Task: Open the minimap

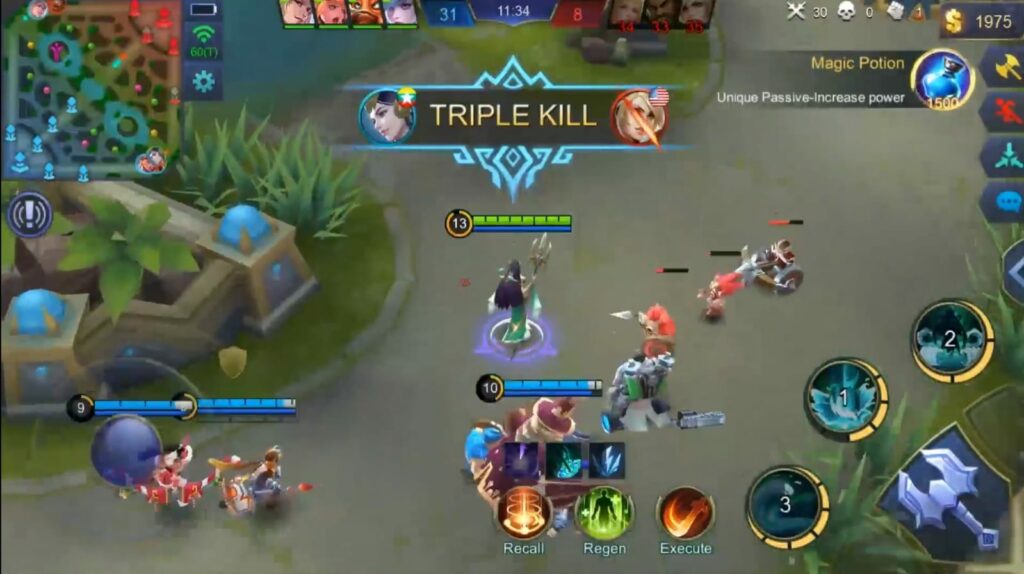Action: click(x=90, y=90)
